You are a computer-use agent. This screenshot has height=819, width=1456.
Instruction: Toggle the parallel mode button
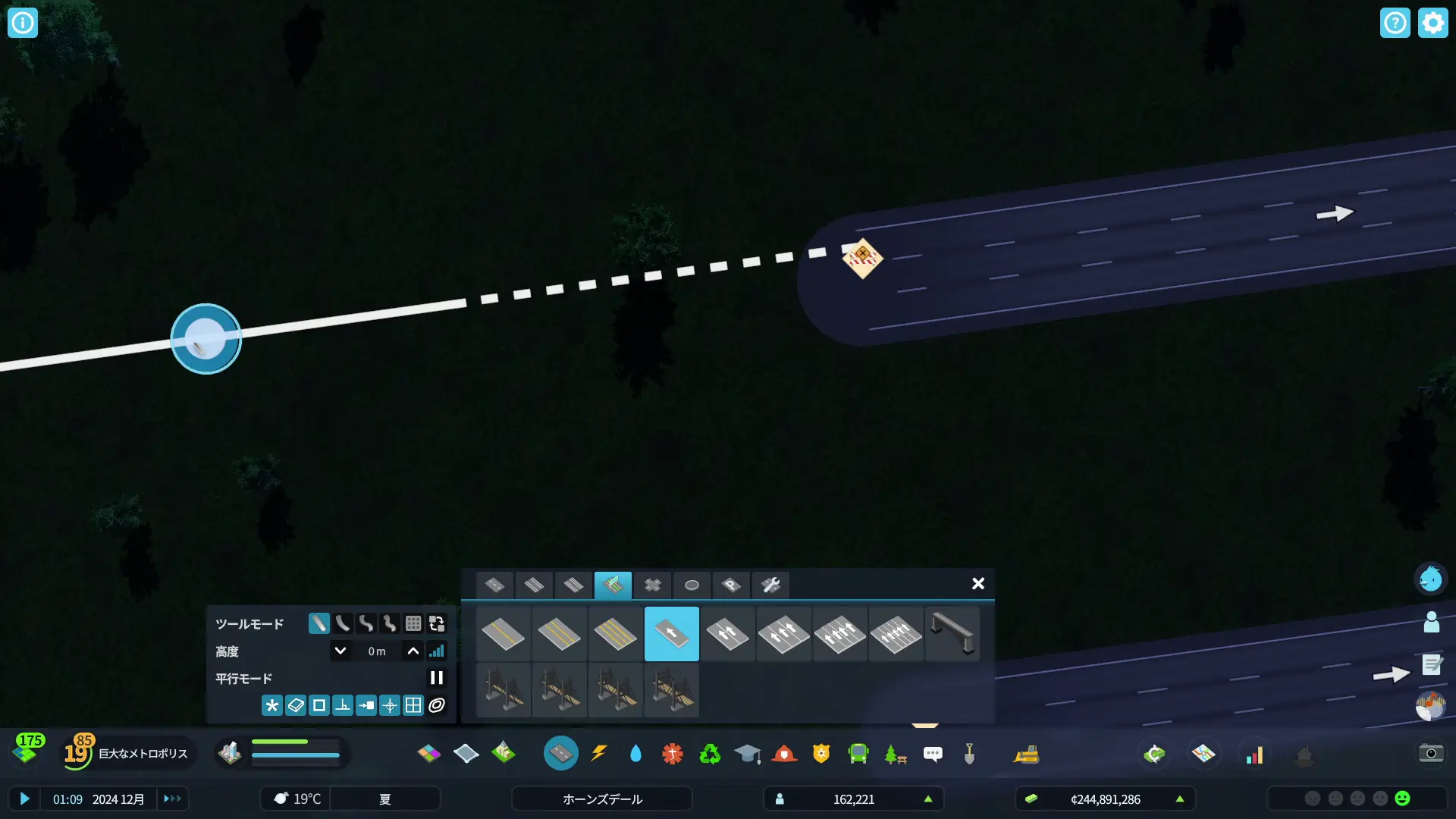pyautogui.click(x=436, y=678)
